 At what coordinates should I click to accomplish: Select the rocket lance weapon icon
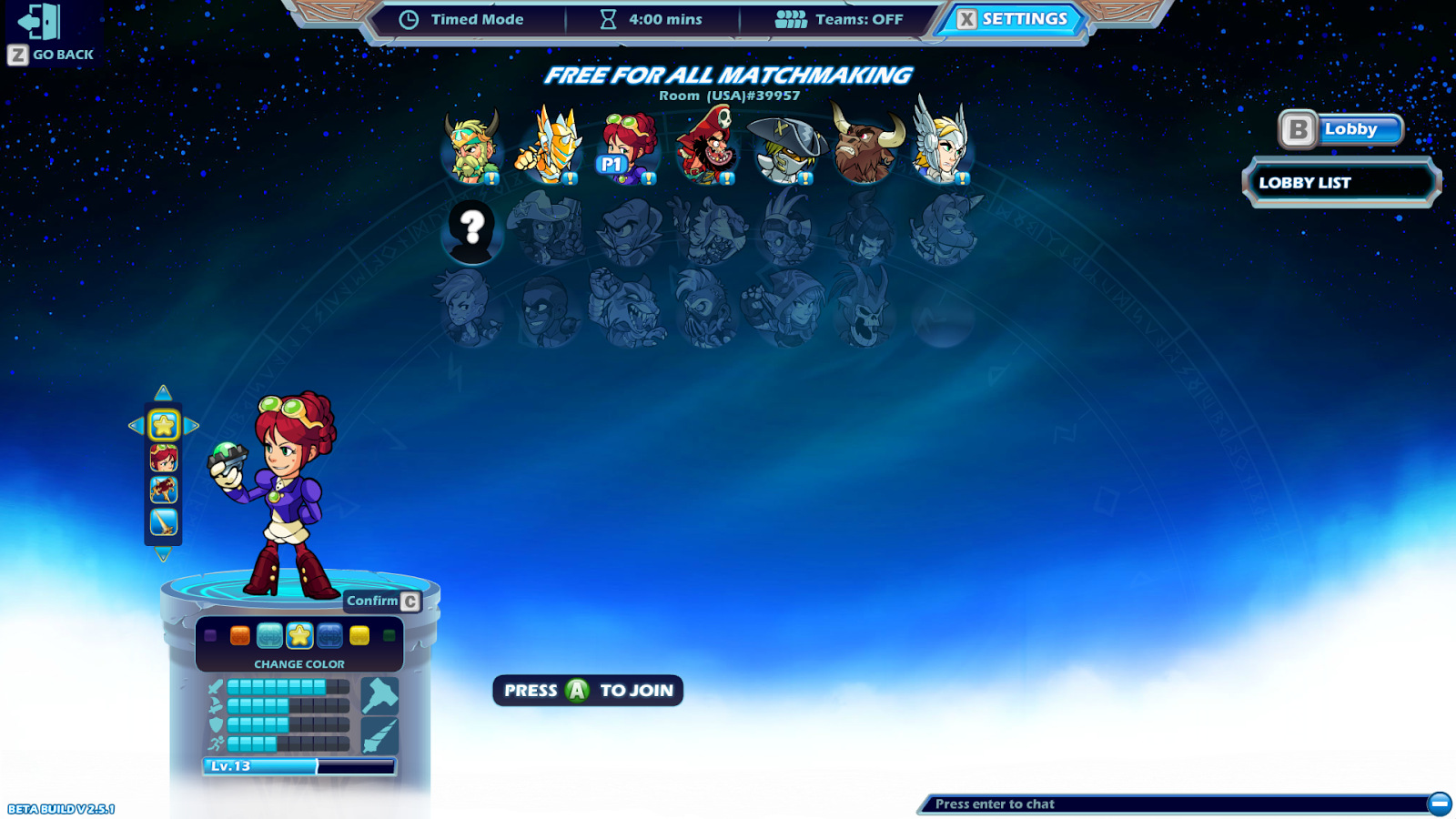pos(380,737)
